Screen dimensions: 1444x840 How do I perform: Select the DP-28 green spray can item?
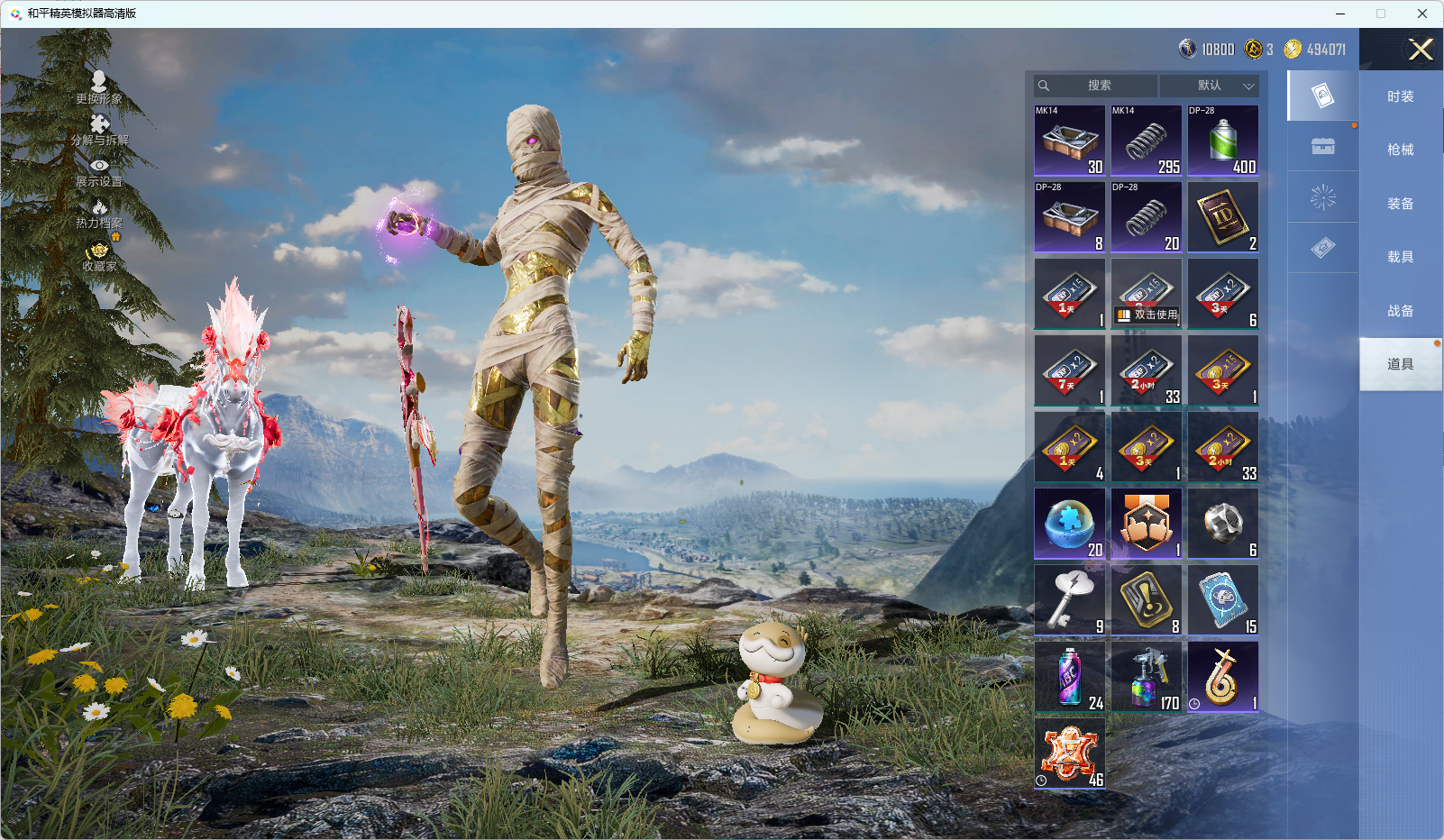pyautogui.click(x=1223, y=140)
